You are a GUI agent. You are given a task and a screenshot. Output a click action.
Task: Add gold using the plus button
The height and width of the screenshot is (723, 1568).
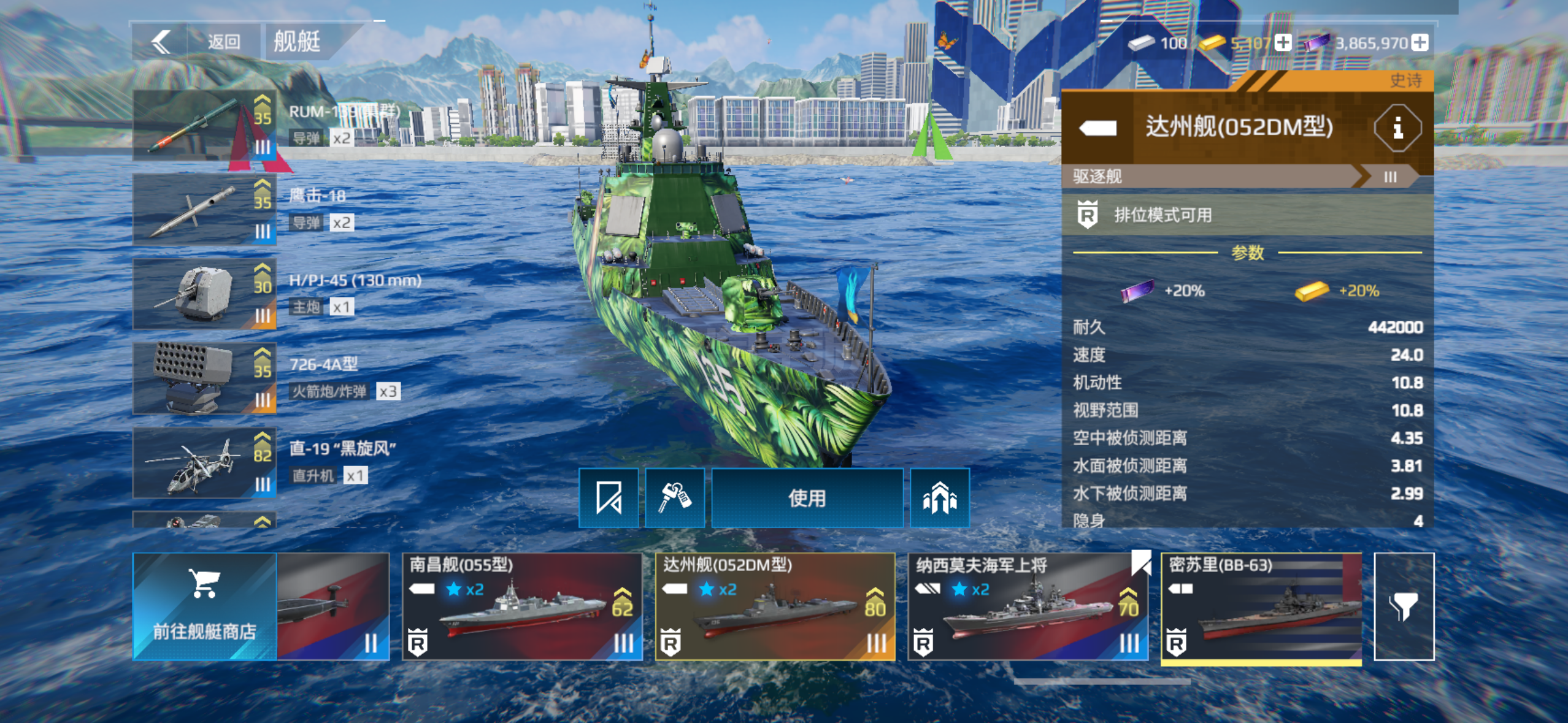[x=1283, y=43]
